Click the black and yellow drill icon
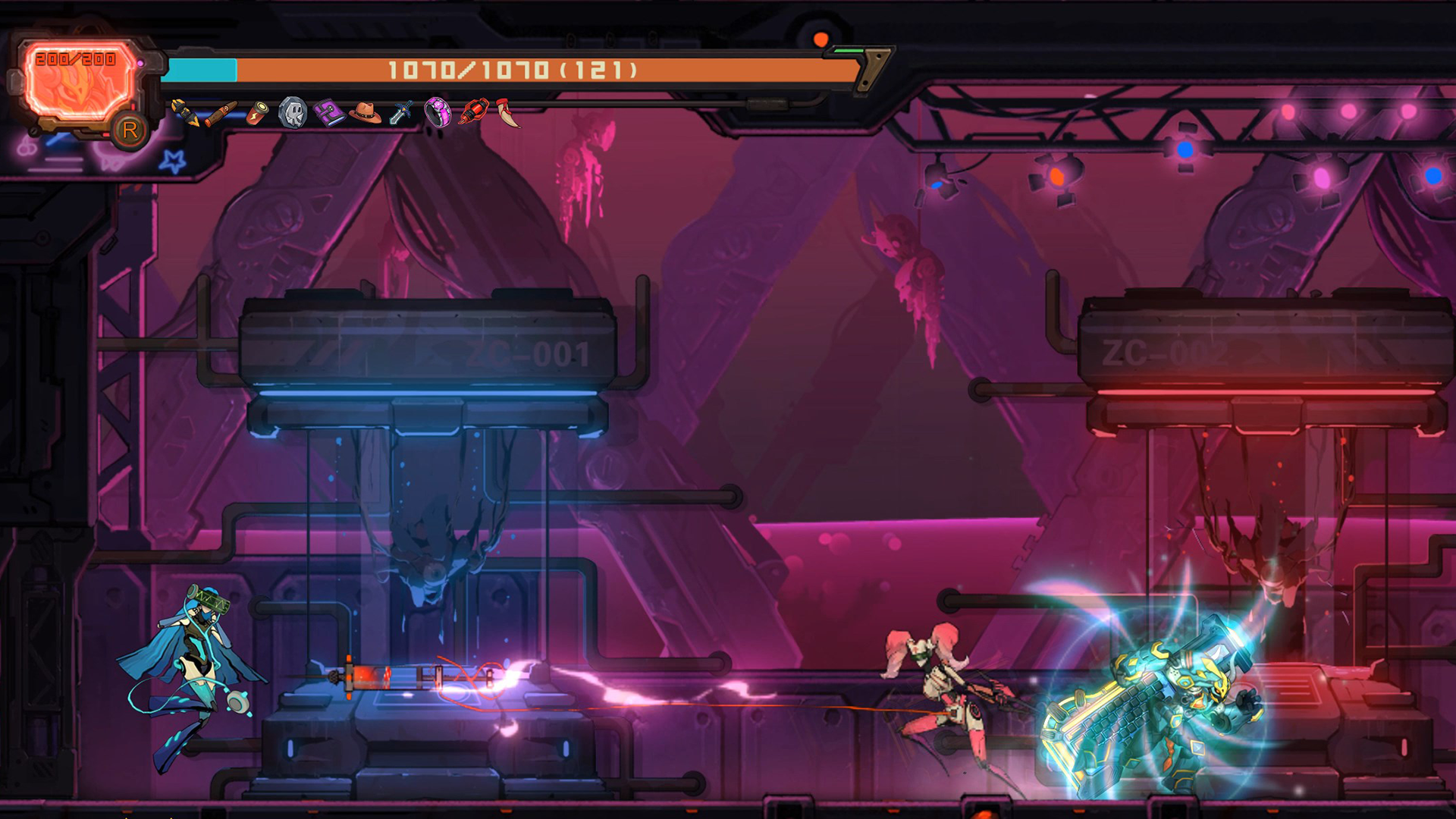The width and height of the screenshot is (1456, 819). coord(184,112)
